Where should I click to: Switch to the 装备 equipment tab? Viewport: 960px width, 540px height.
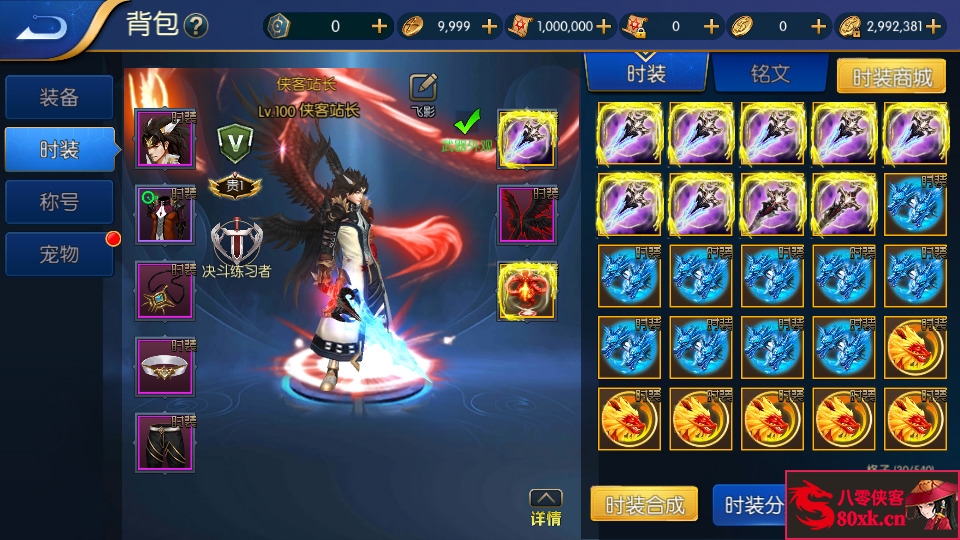(59, 98)
